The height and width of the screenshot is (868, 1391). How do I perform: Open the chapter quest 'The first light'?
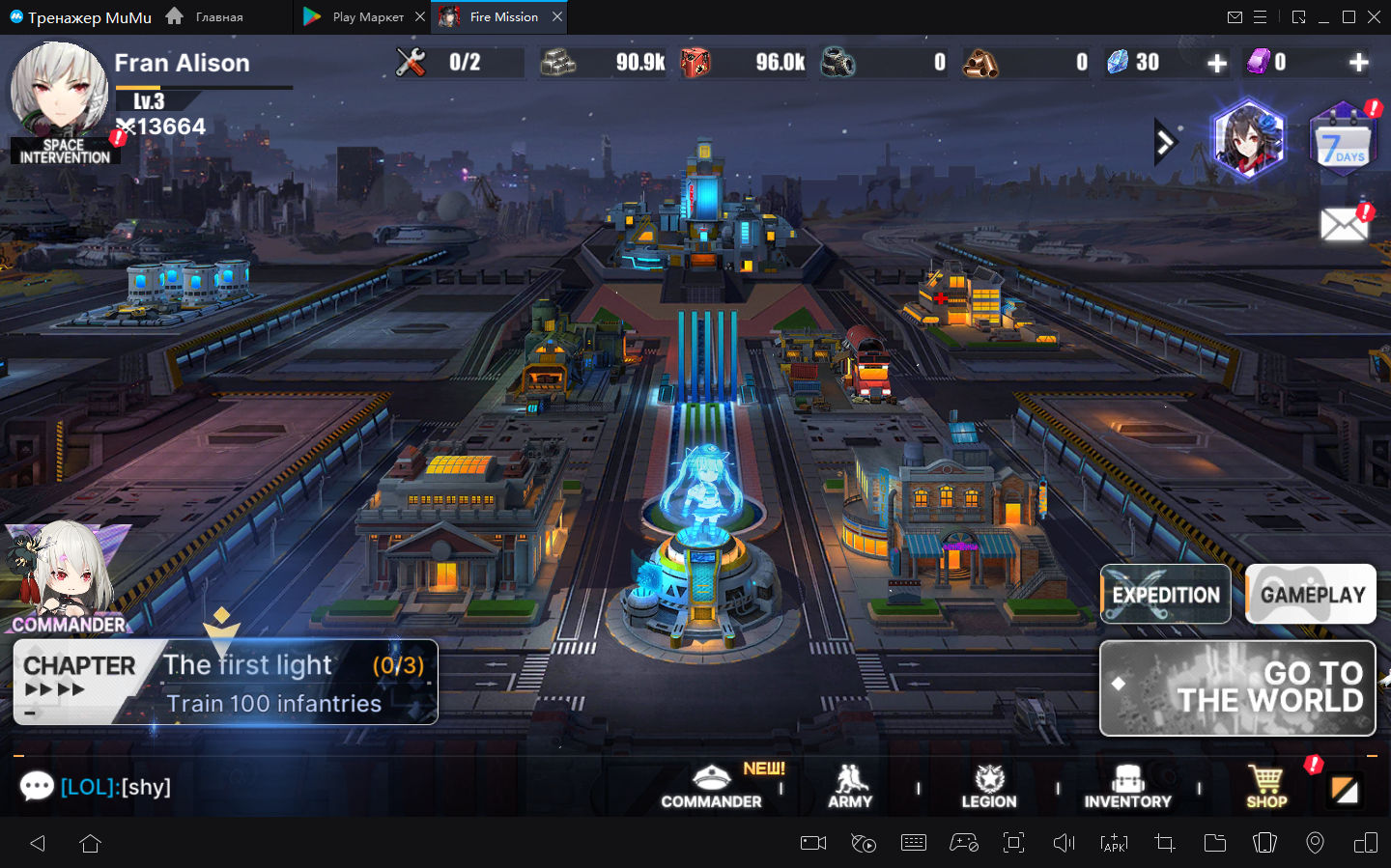[x=226, y=683]
